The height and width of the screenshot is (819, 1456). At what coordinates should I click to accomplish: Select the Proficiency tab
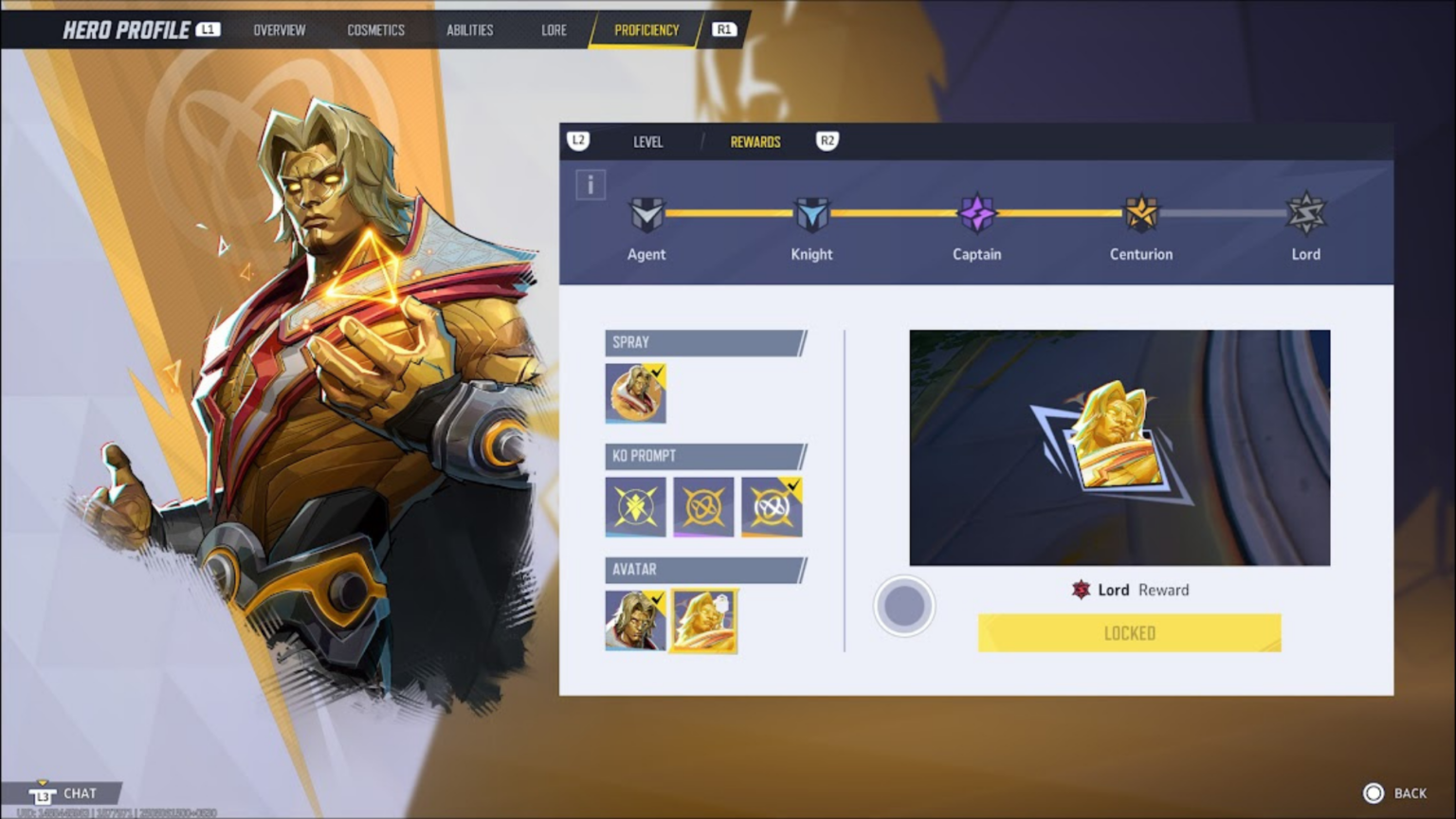[x=646, y=30]
